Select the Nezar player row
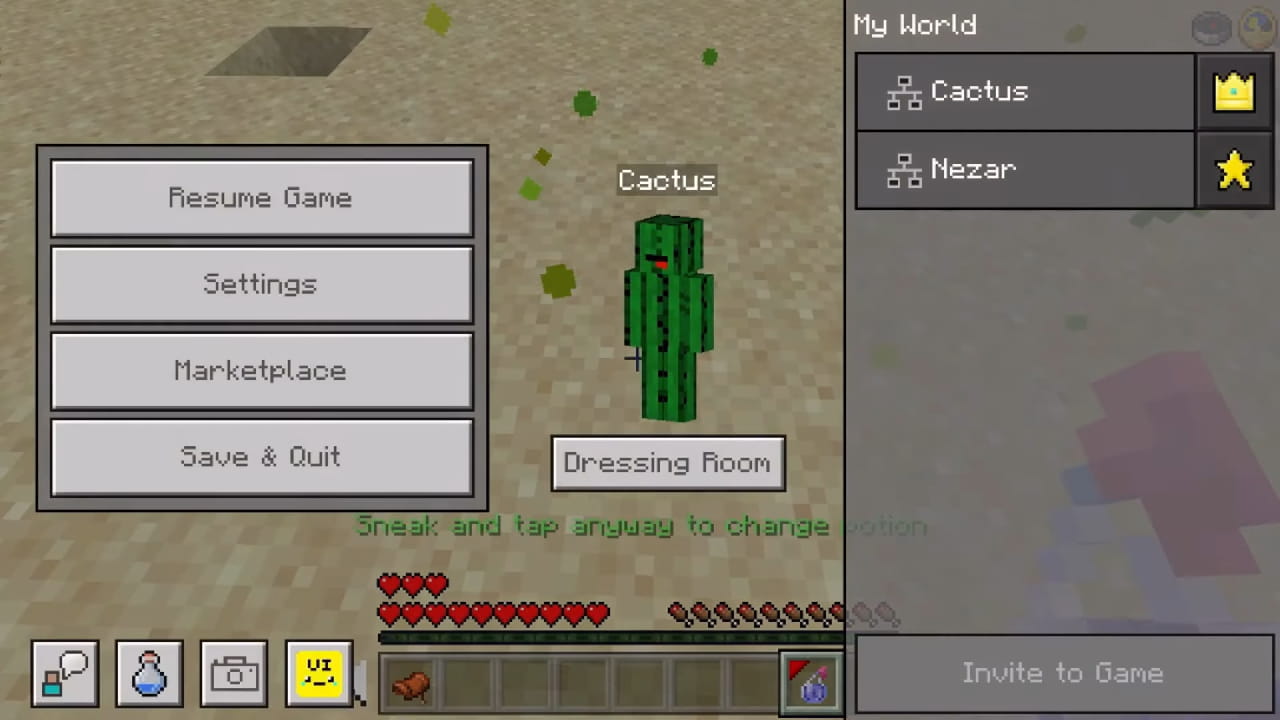Viewport: 1280px width, 720px height. [1025, 170]
